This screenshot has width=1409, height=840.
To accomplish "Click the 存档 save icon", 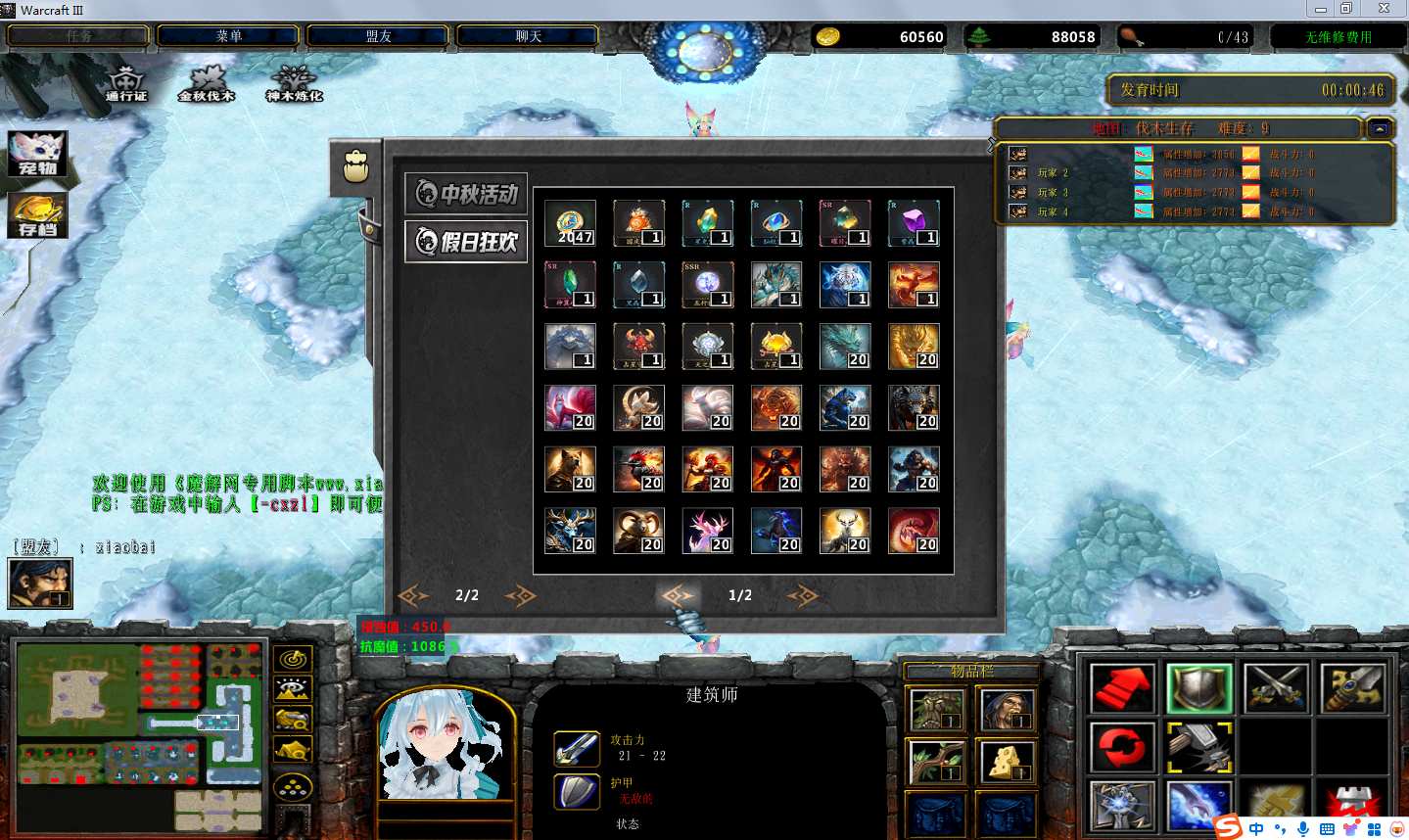I will coord(38,215).
